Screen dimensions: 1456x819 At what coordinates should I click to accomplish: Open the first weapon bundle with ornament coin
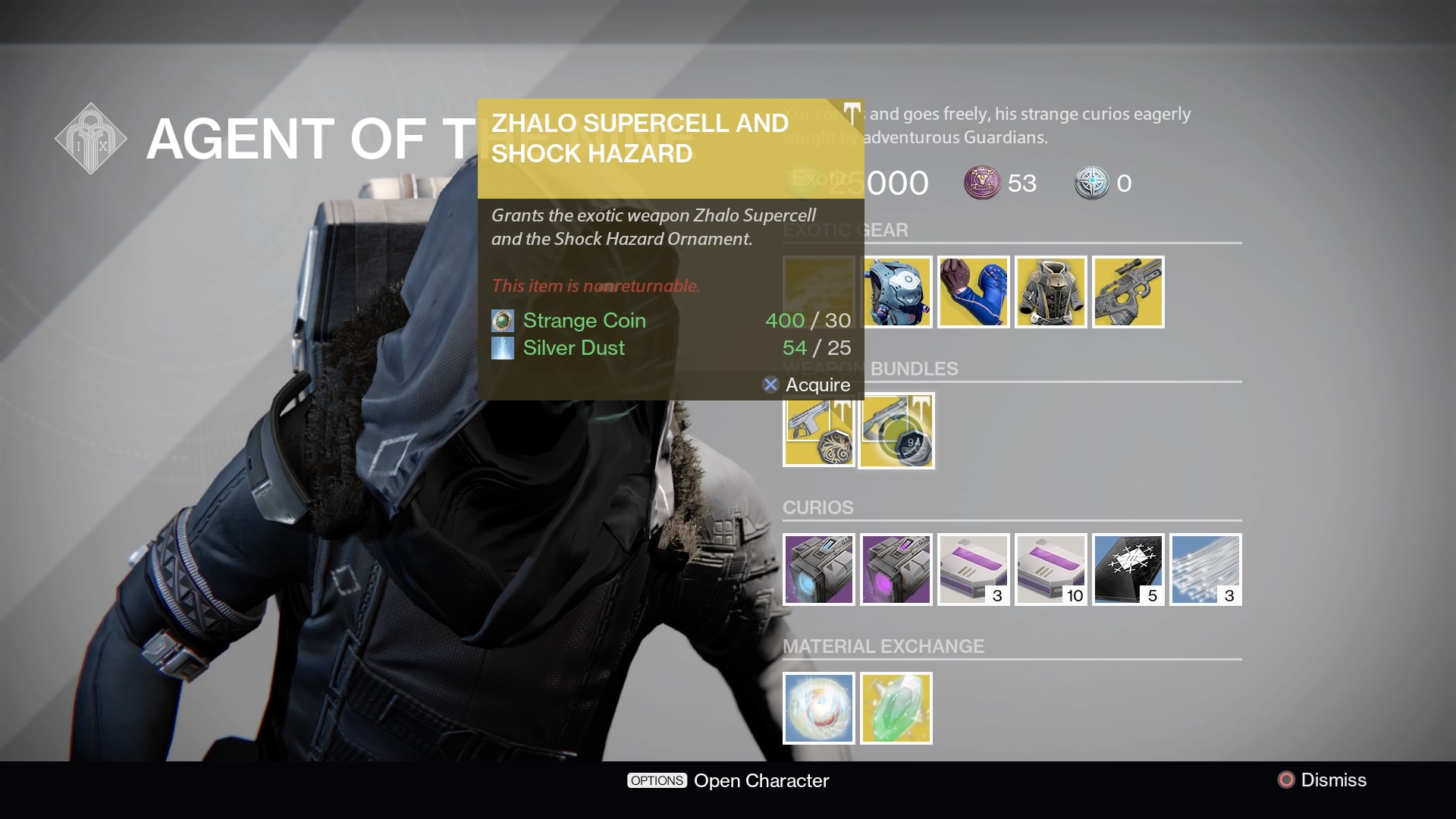click(819, 430)
